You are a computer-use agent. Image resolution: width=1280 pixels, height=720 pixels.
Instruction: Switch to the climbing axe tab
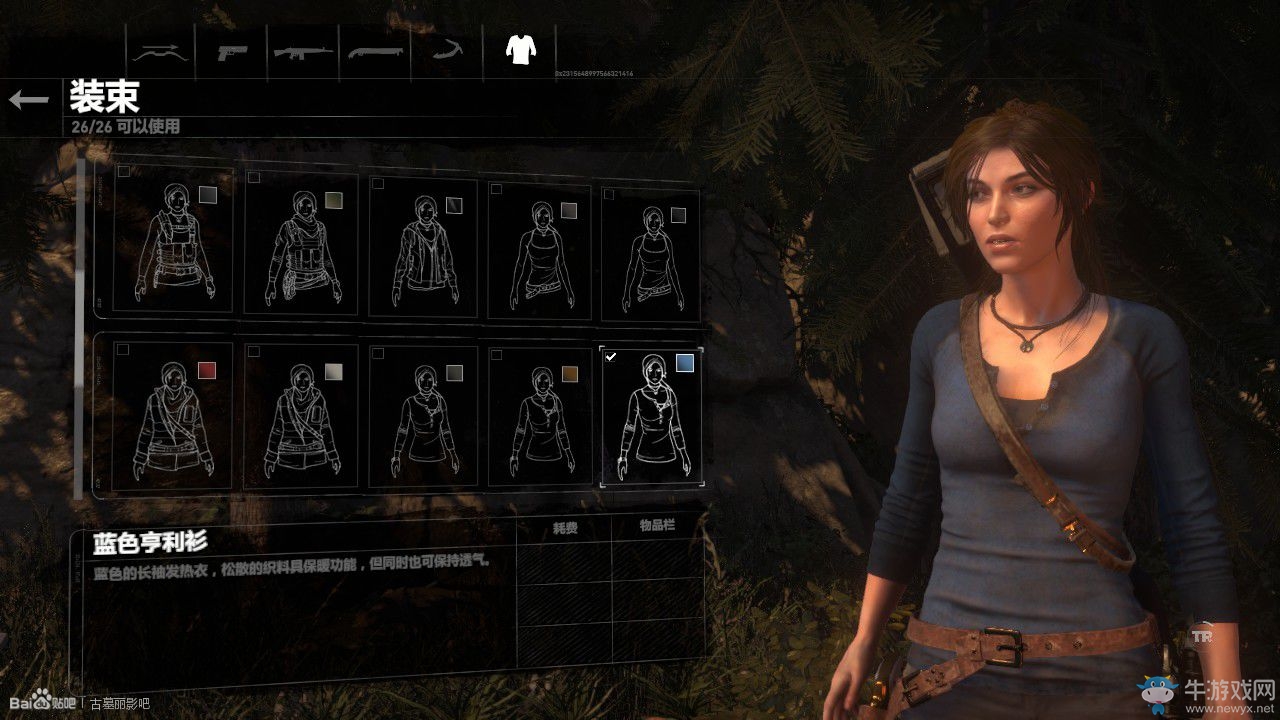click(x=447, y=51)
